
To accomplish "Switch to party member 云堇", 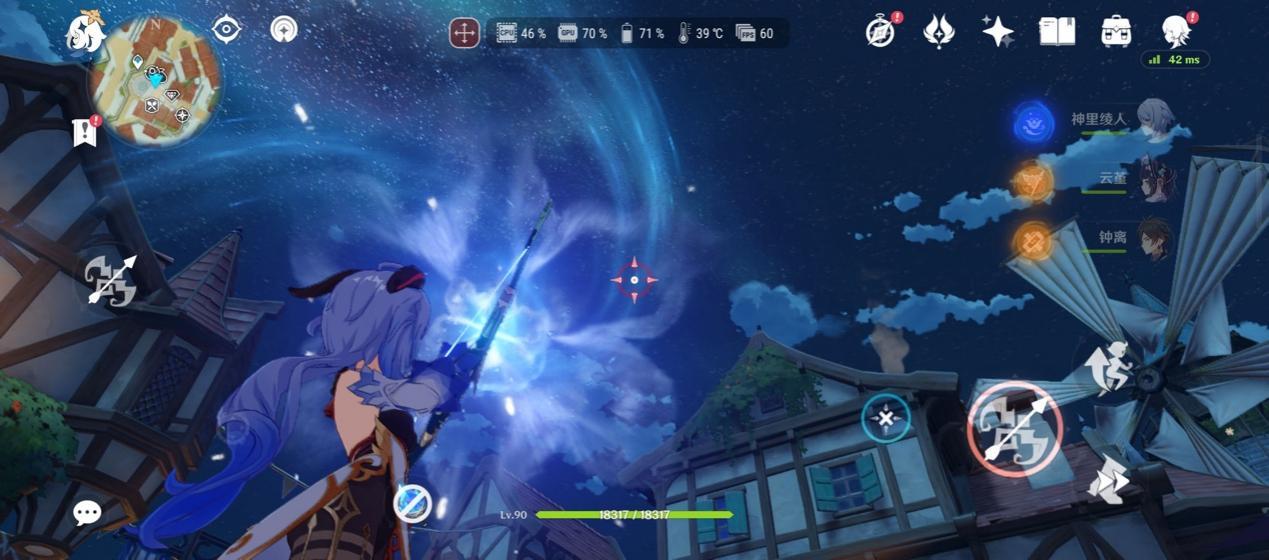I will 1155,180.
